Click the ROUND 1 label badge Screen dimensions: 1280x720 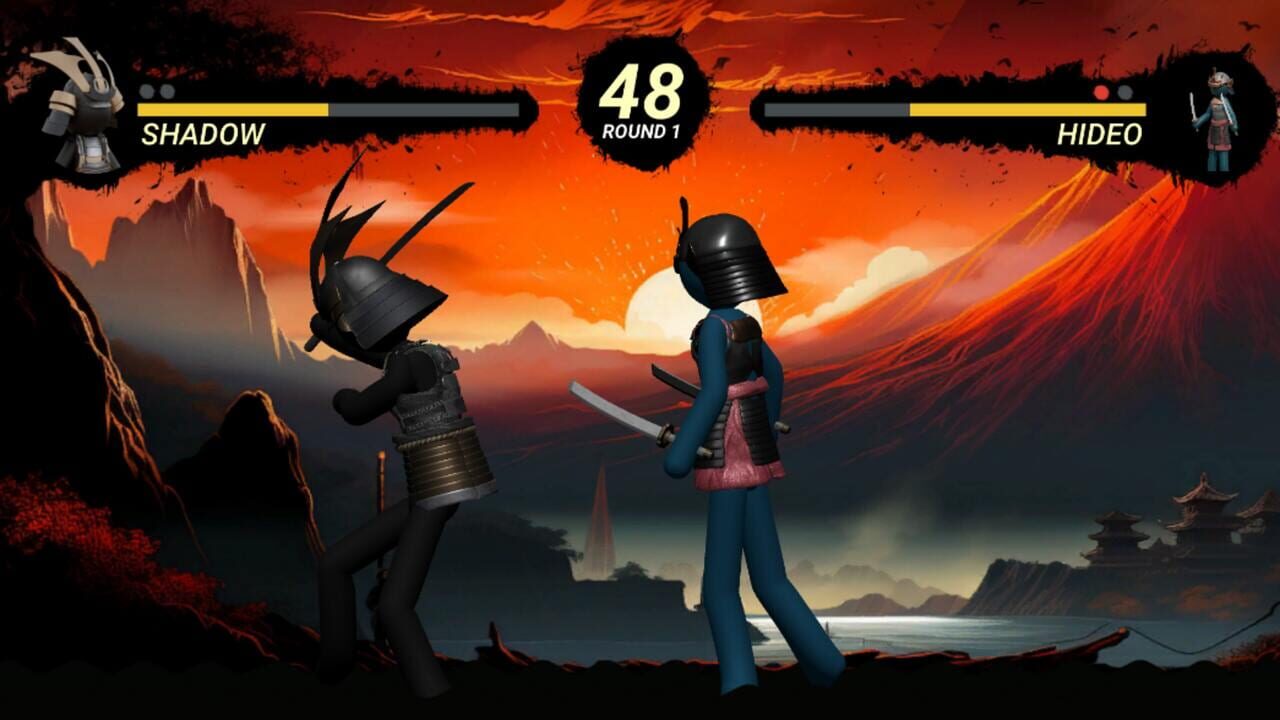[x=640, y=127]
